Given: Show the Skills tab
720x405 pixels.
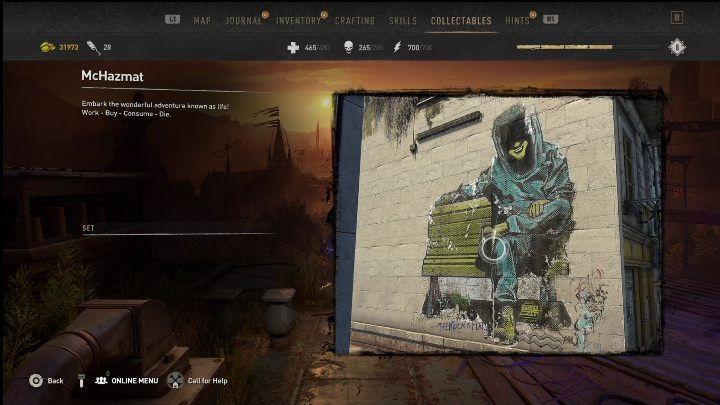Looking at the screenshot, I should [x=403, y=20].
